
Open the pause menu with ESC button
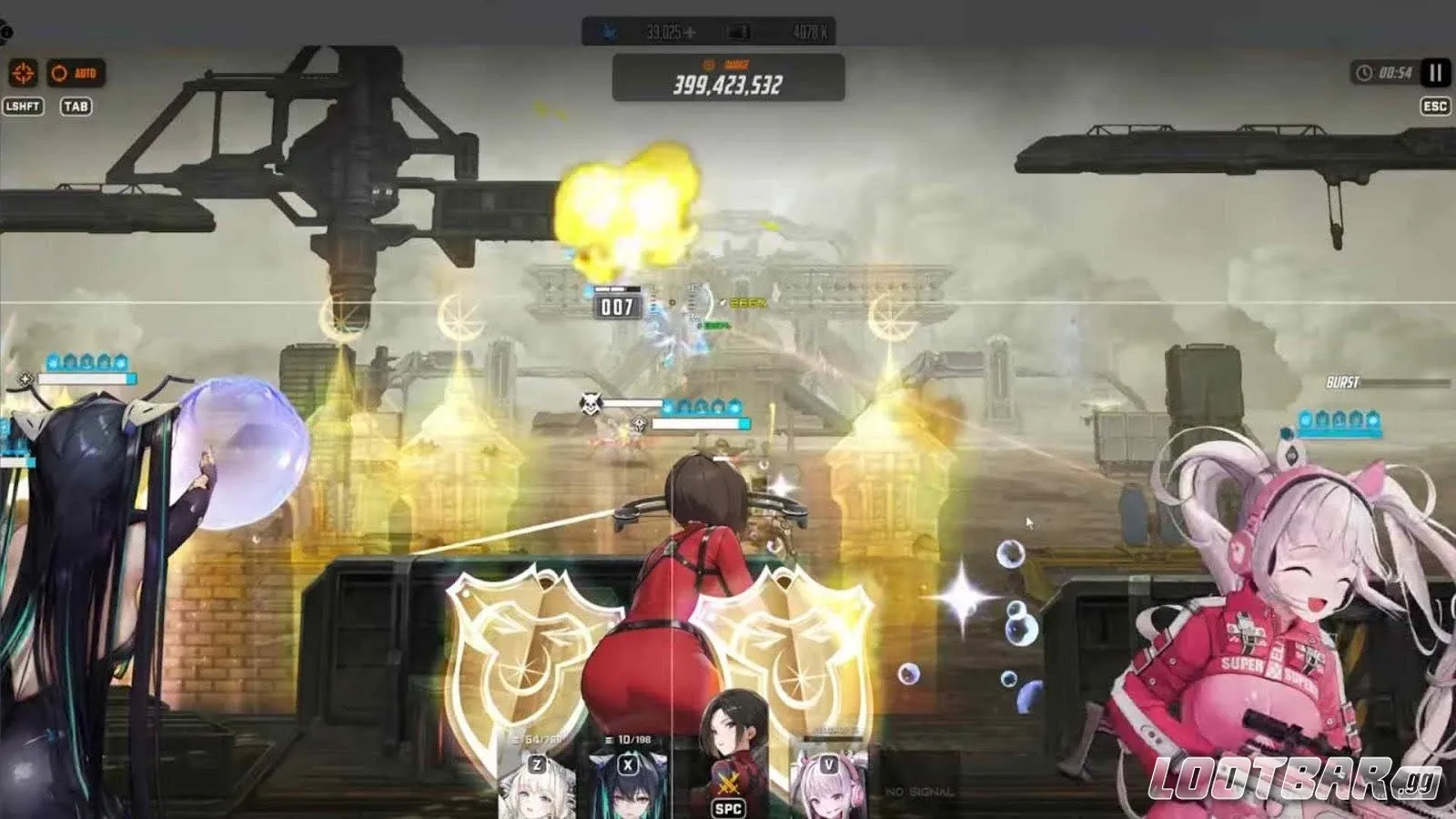pyautogui.click(x=1434, y=107)
